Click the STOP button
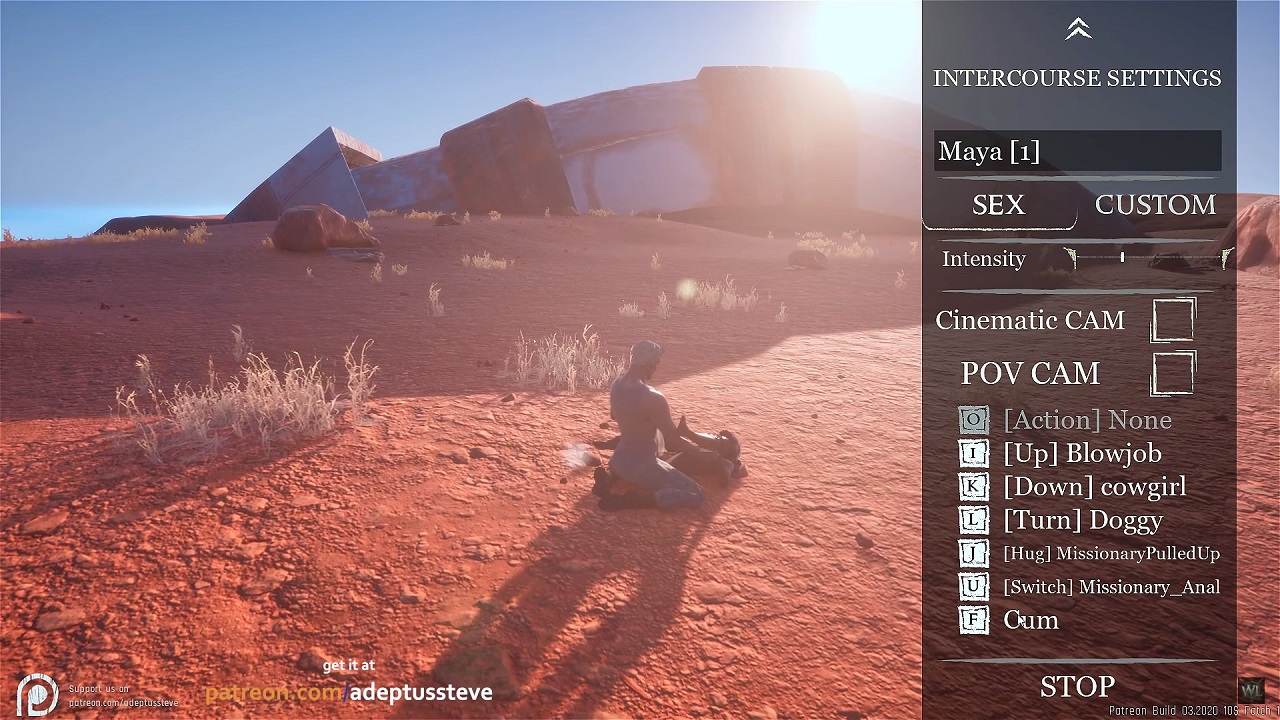The width and height of the screenshot is (1280, 720). 1077,687
